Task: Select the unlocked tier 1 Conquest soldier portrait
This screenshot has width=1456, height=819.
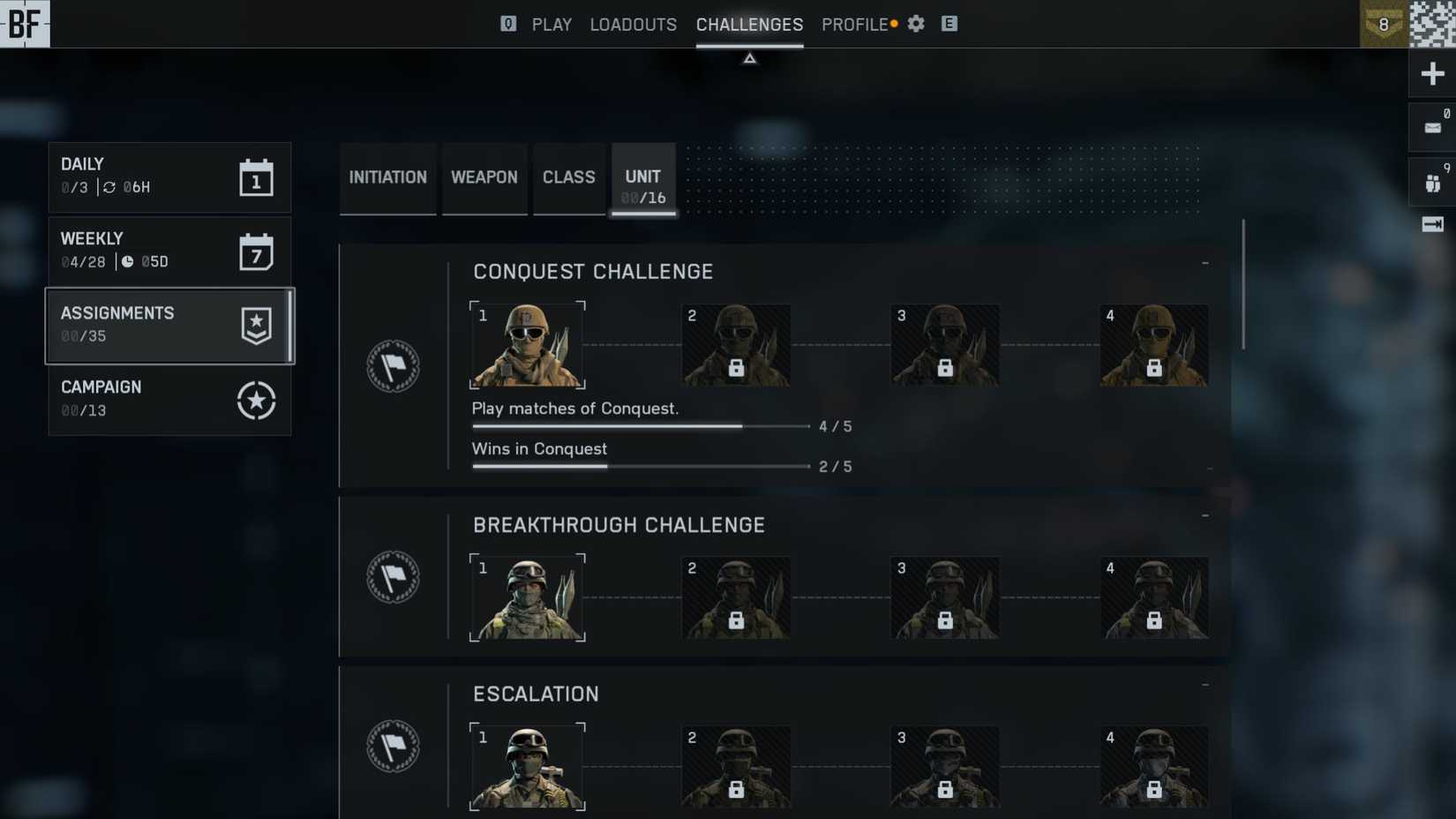Action: pyautogui.click(x=527, y=344)
